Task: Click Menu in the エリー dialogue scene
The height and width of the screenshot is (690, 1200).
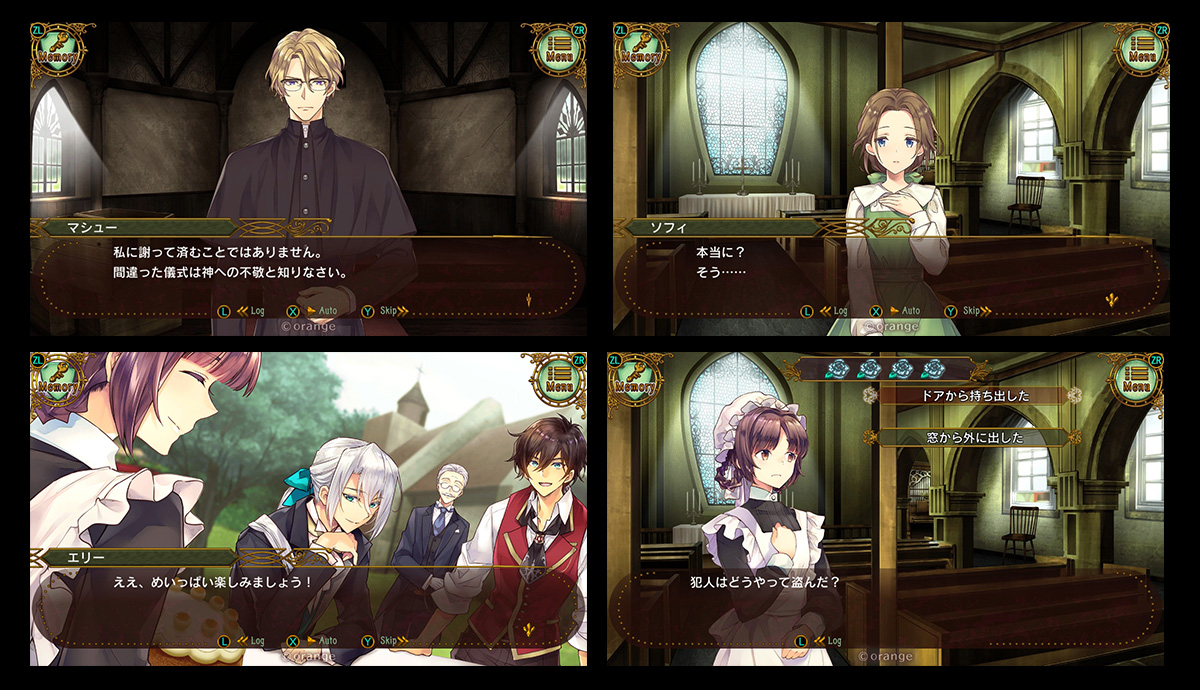Action: 558,380
